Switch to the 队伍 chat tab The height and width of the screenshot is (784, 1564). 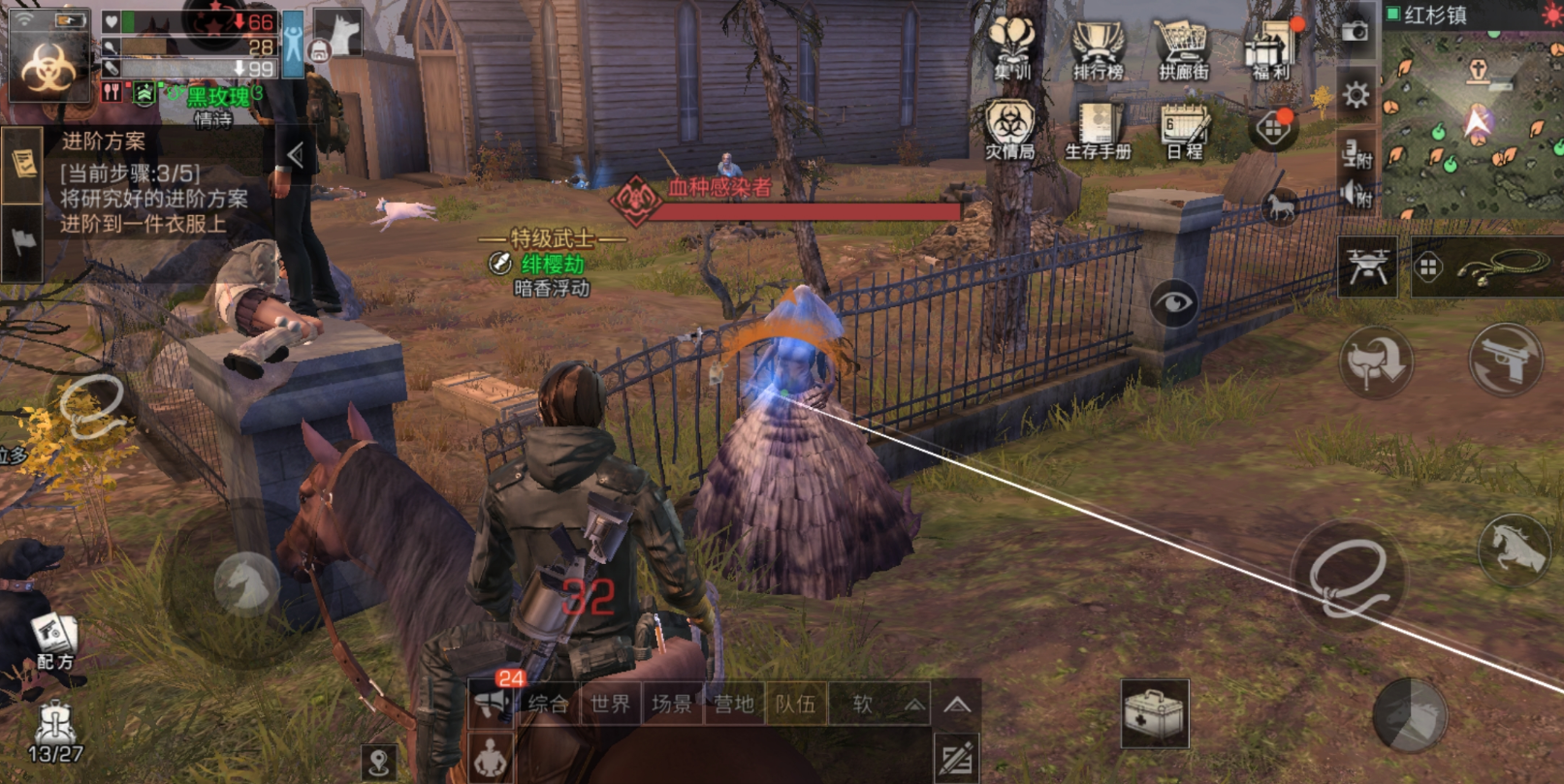pyautogui.click(x=795, y=705)
